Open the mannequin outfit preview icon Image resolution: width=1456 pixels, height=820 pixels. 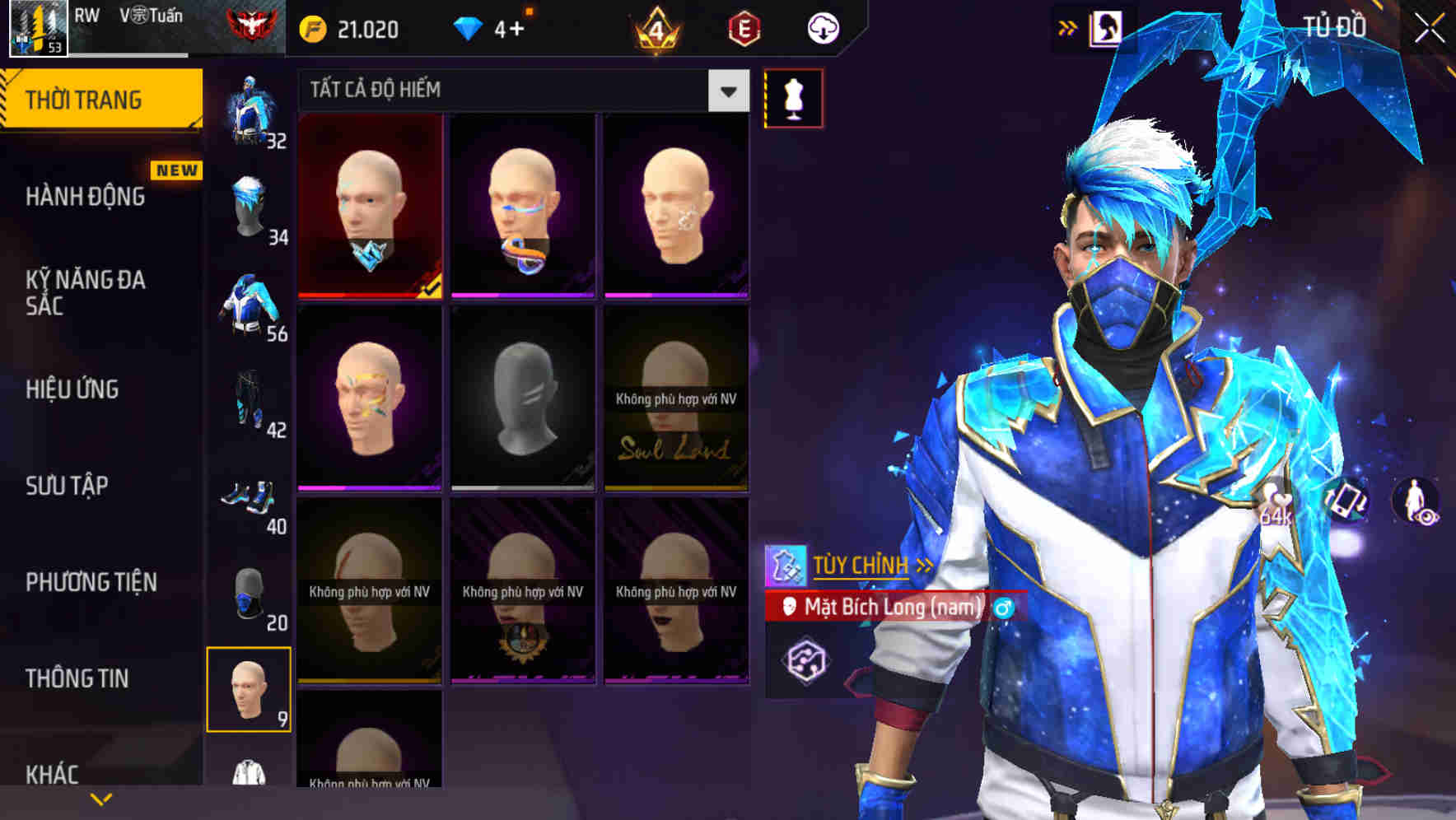point(792,96)
